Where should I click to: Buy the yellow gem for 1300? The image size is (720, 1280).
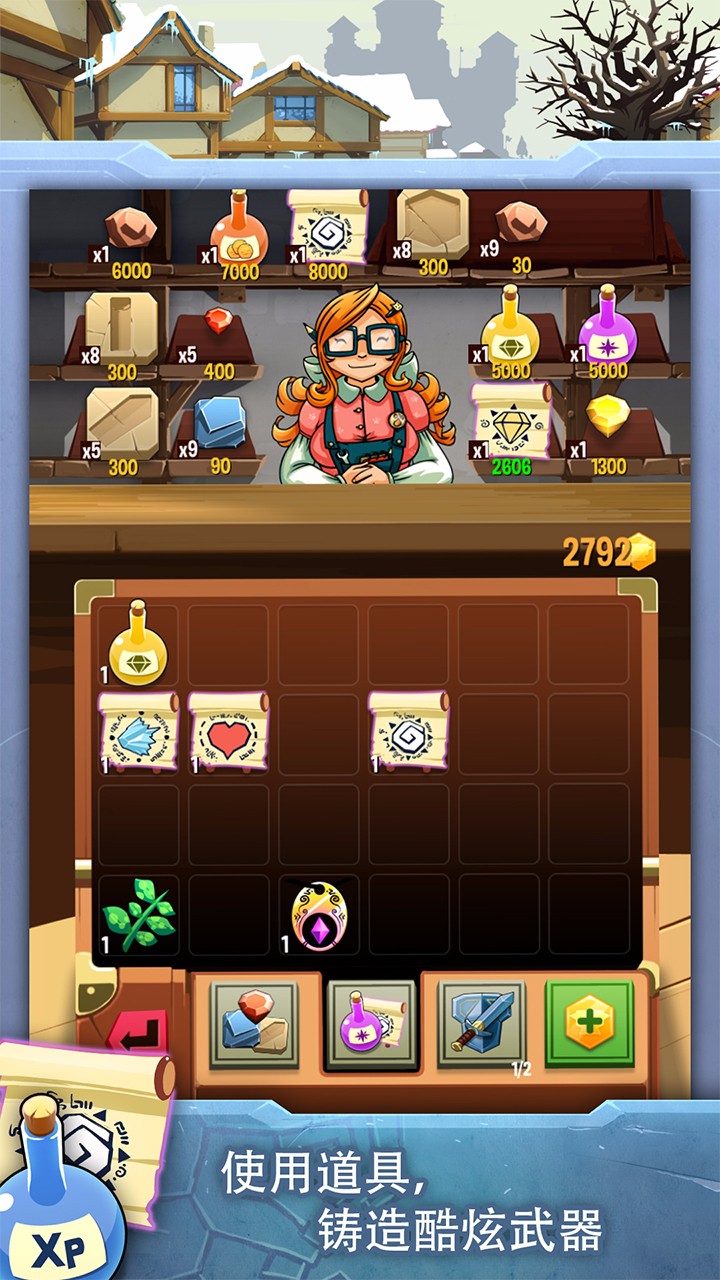click(x=607, y=420)
